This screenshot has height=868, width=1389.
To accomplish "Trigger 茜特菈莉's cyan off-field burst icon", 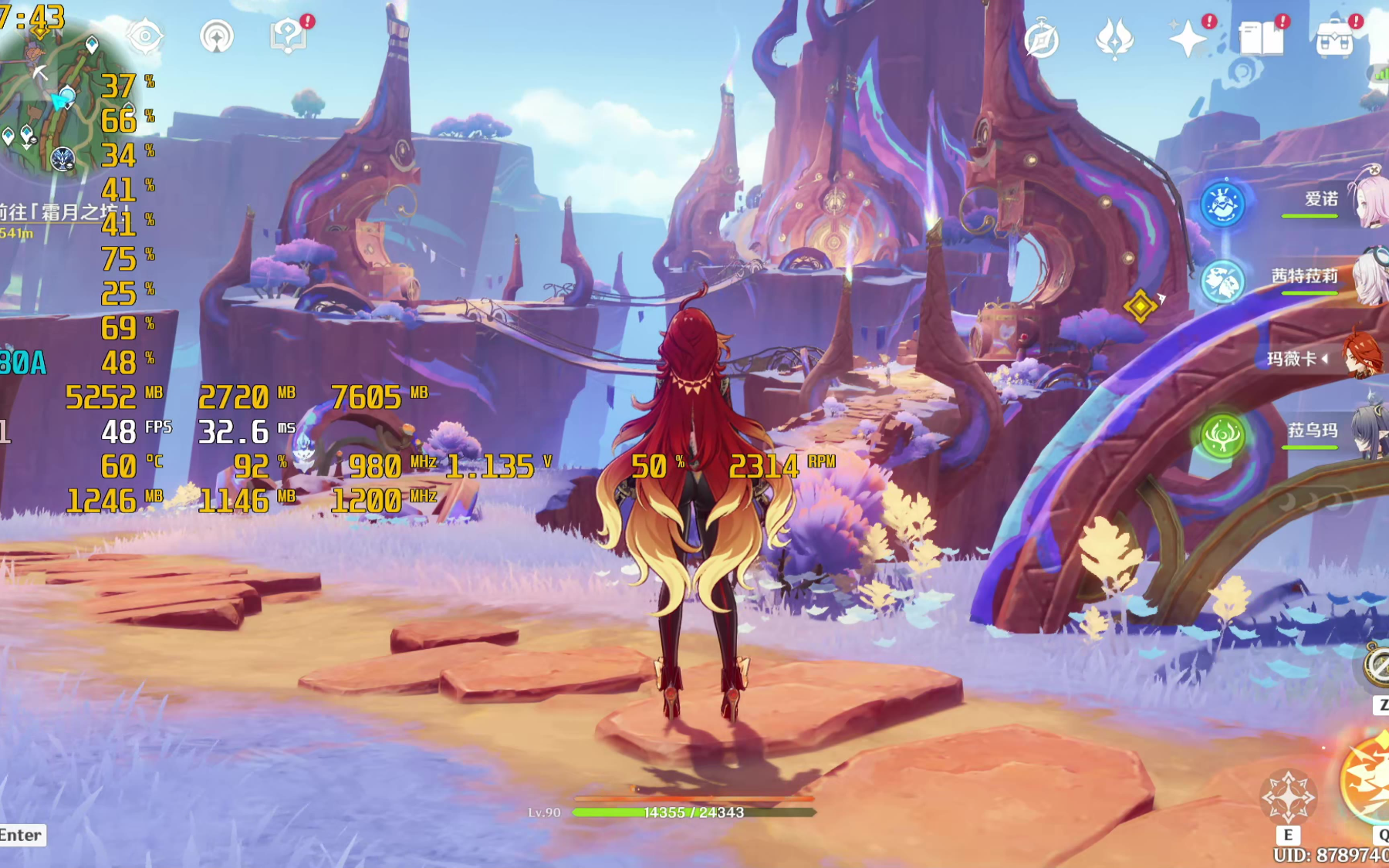I will [1222, 282].
